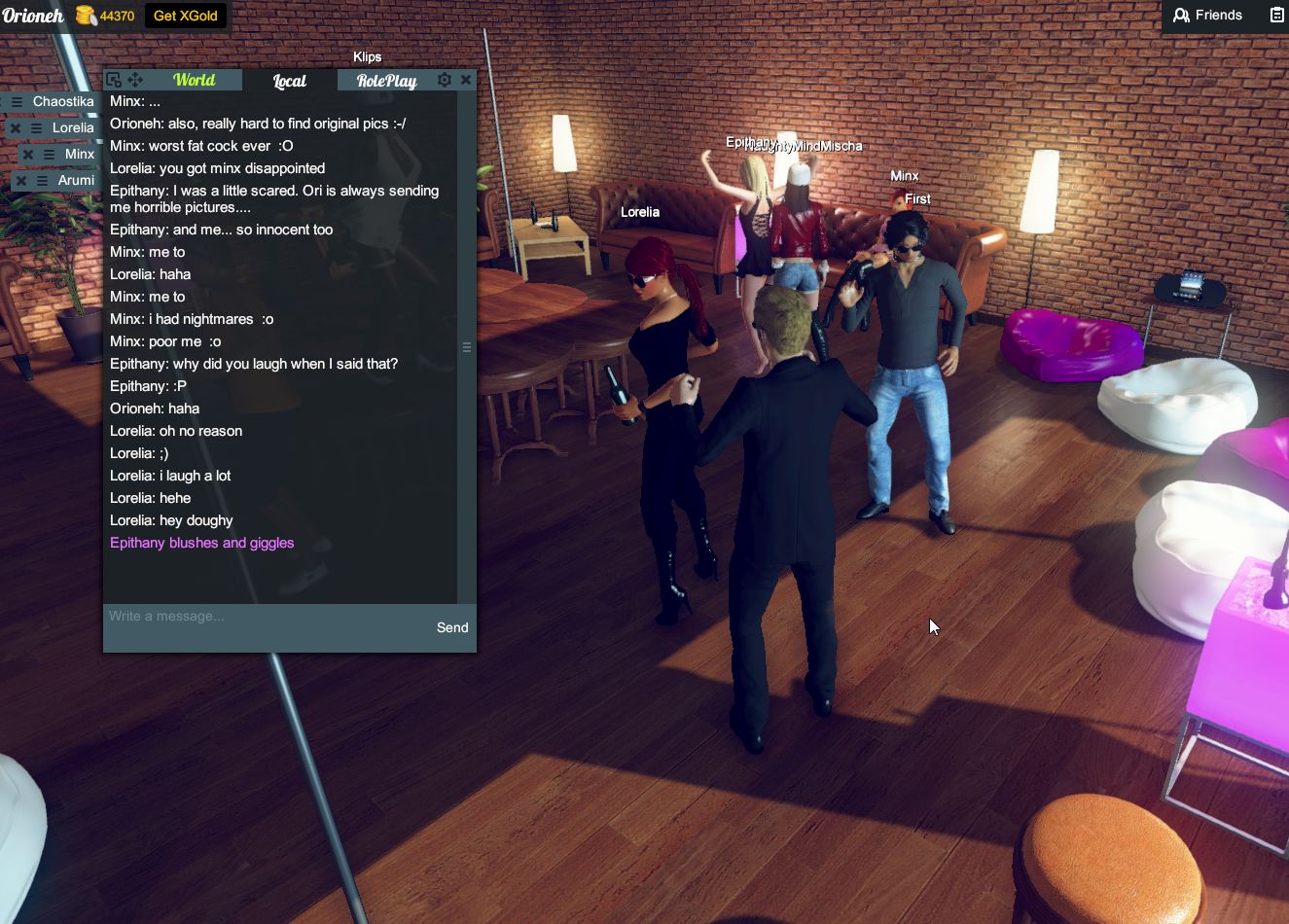
Task: Click the chat scrollbar handle
Action: pos(467,347)
